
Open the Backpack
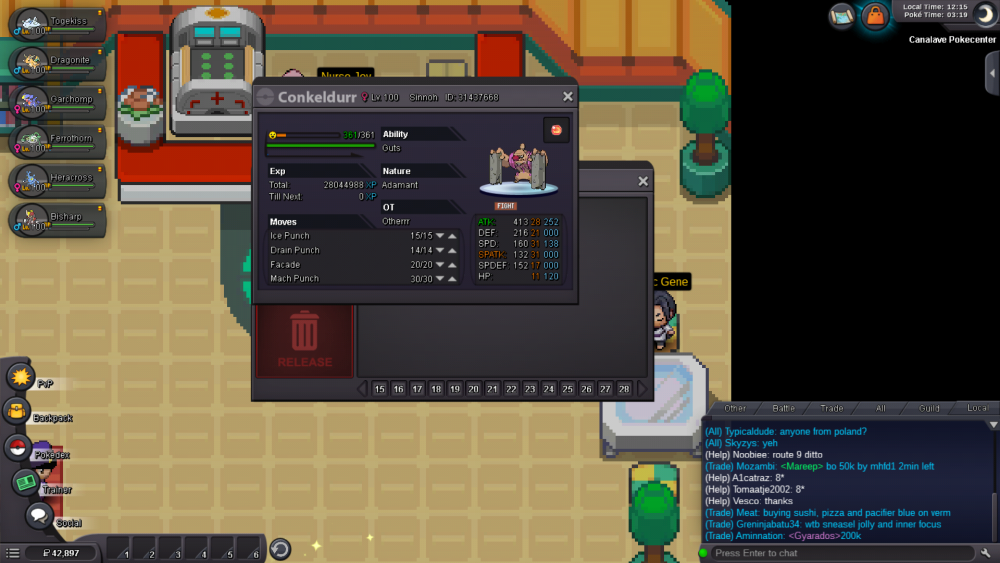click(17, 411)
